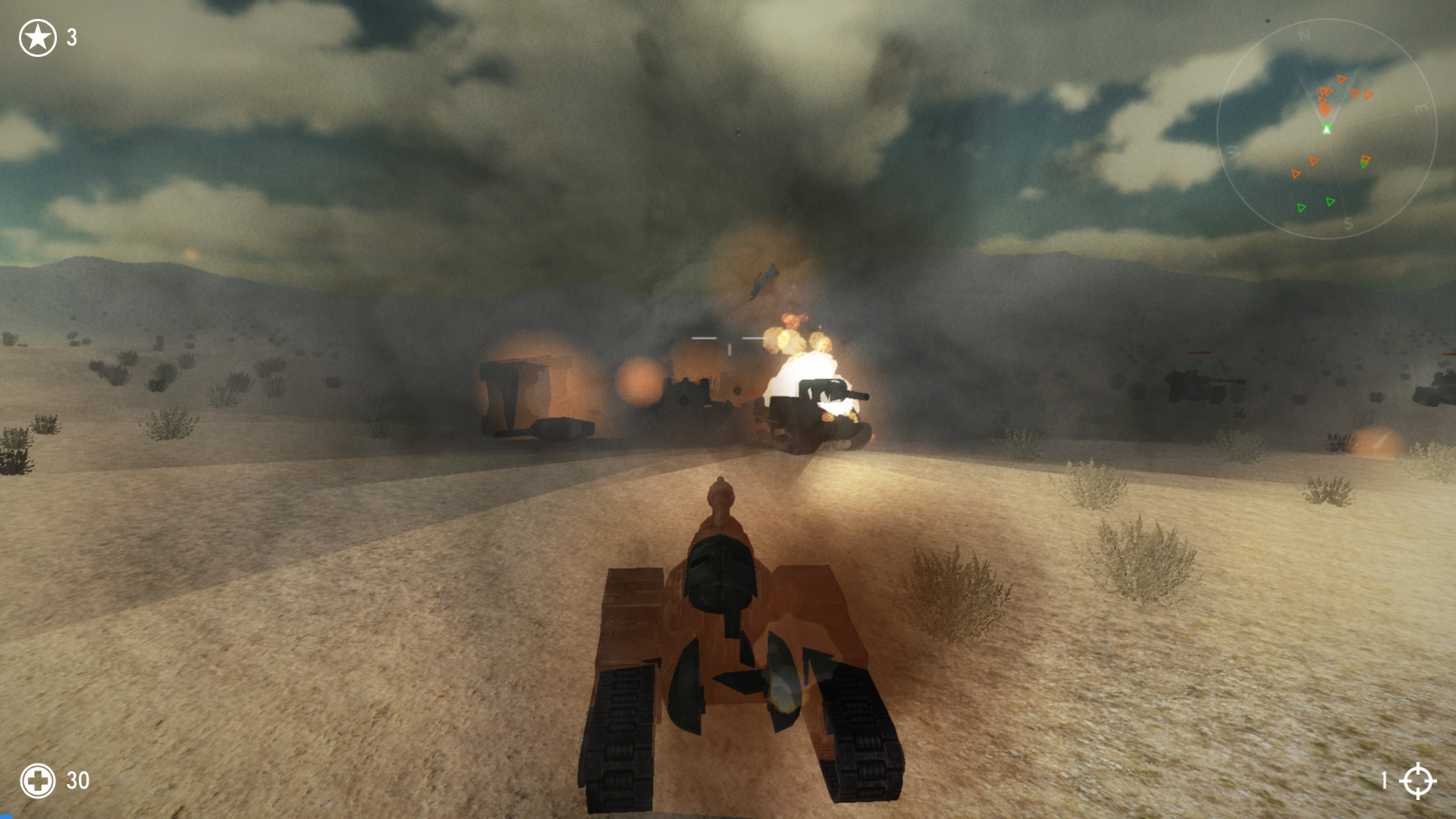Select the N label on the compass
Viewport: 1456px width, 819px height.
1304,35
